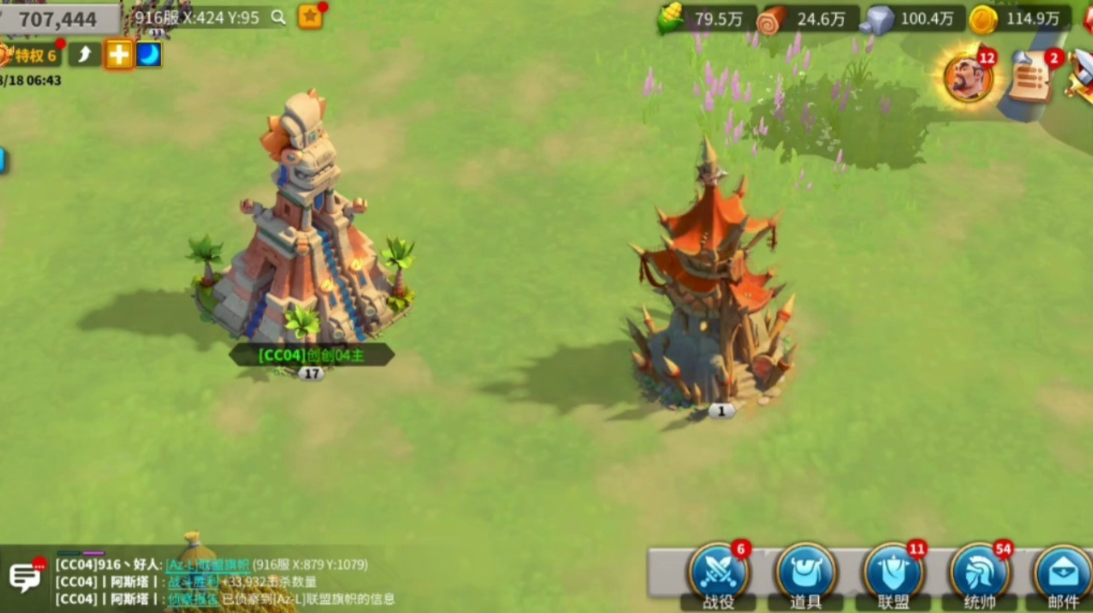This screenshot has width=1093, height=613.
Task: Open the chat speech-bubble icon
Action: [24, 576]
